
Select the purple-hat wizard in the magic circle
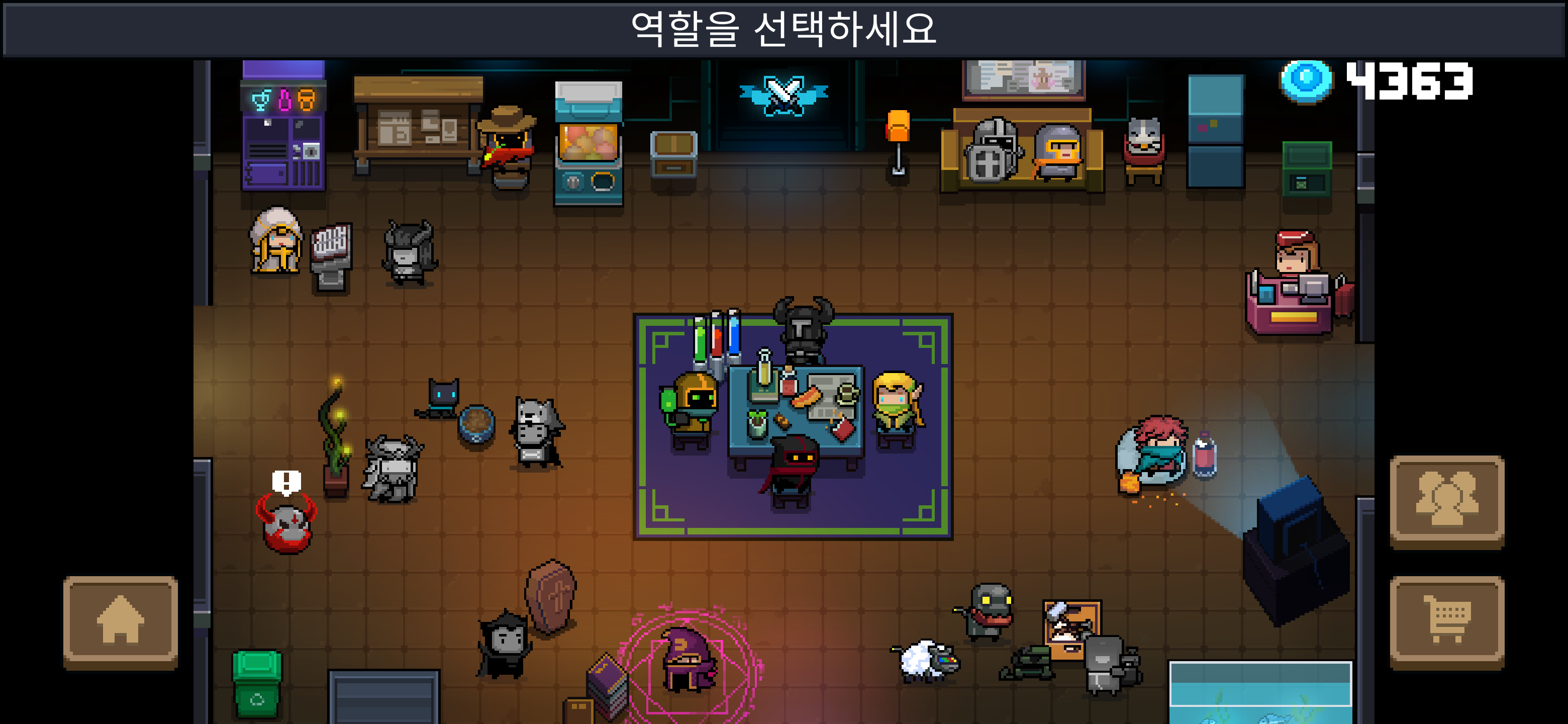coord(688,661)
